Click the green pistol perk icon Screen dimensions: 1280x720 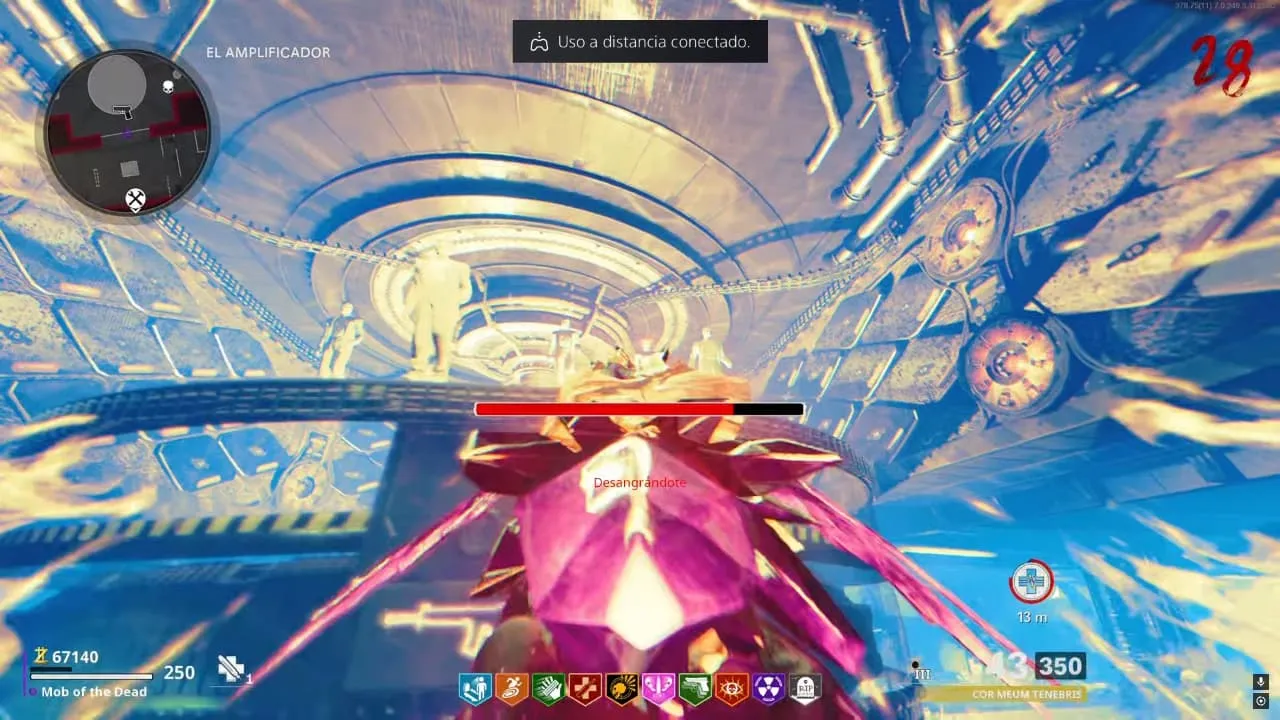[694, 689]
